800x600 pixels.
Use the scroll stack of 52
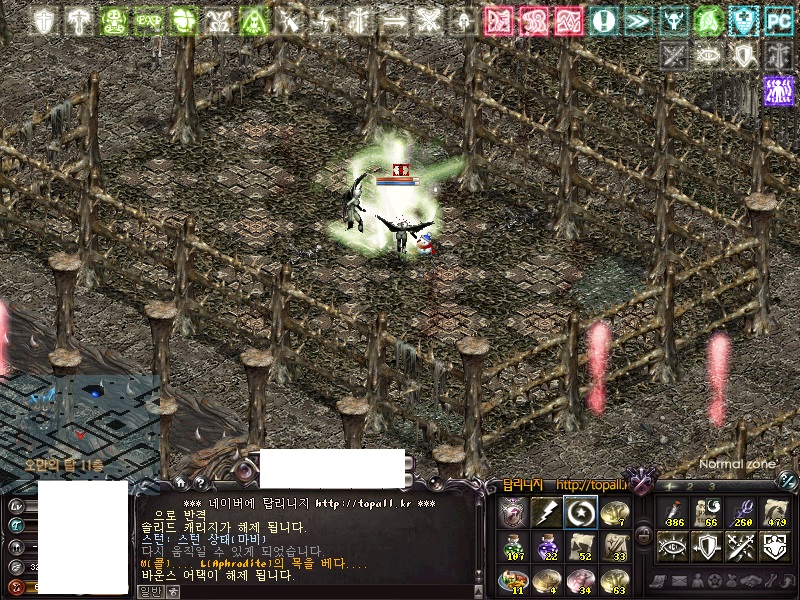click(580, 546)
